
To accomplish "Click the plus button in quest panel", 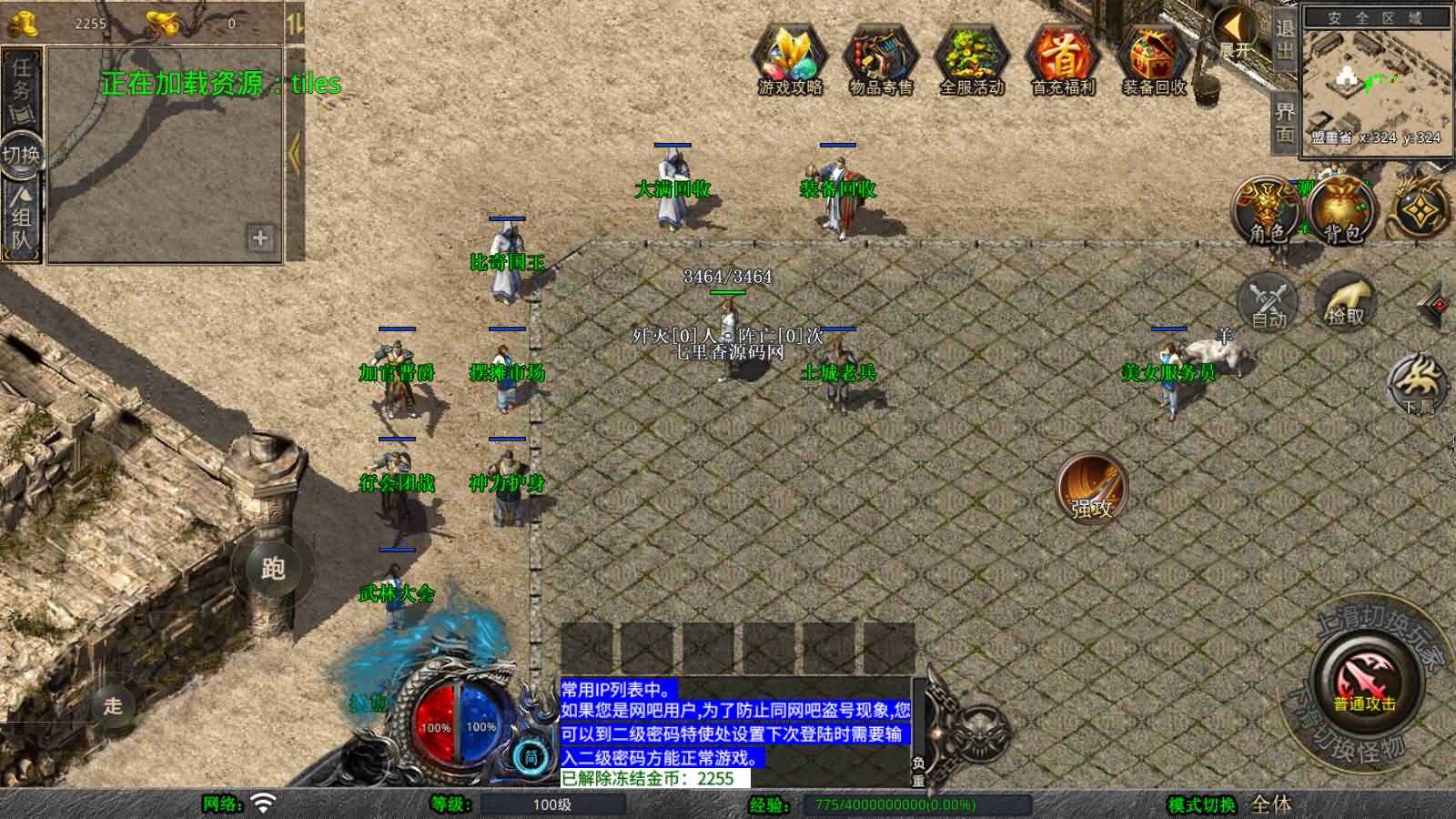I will tap(260, 238).
